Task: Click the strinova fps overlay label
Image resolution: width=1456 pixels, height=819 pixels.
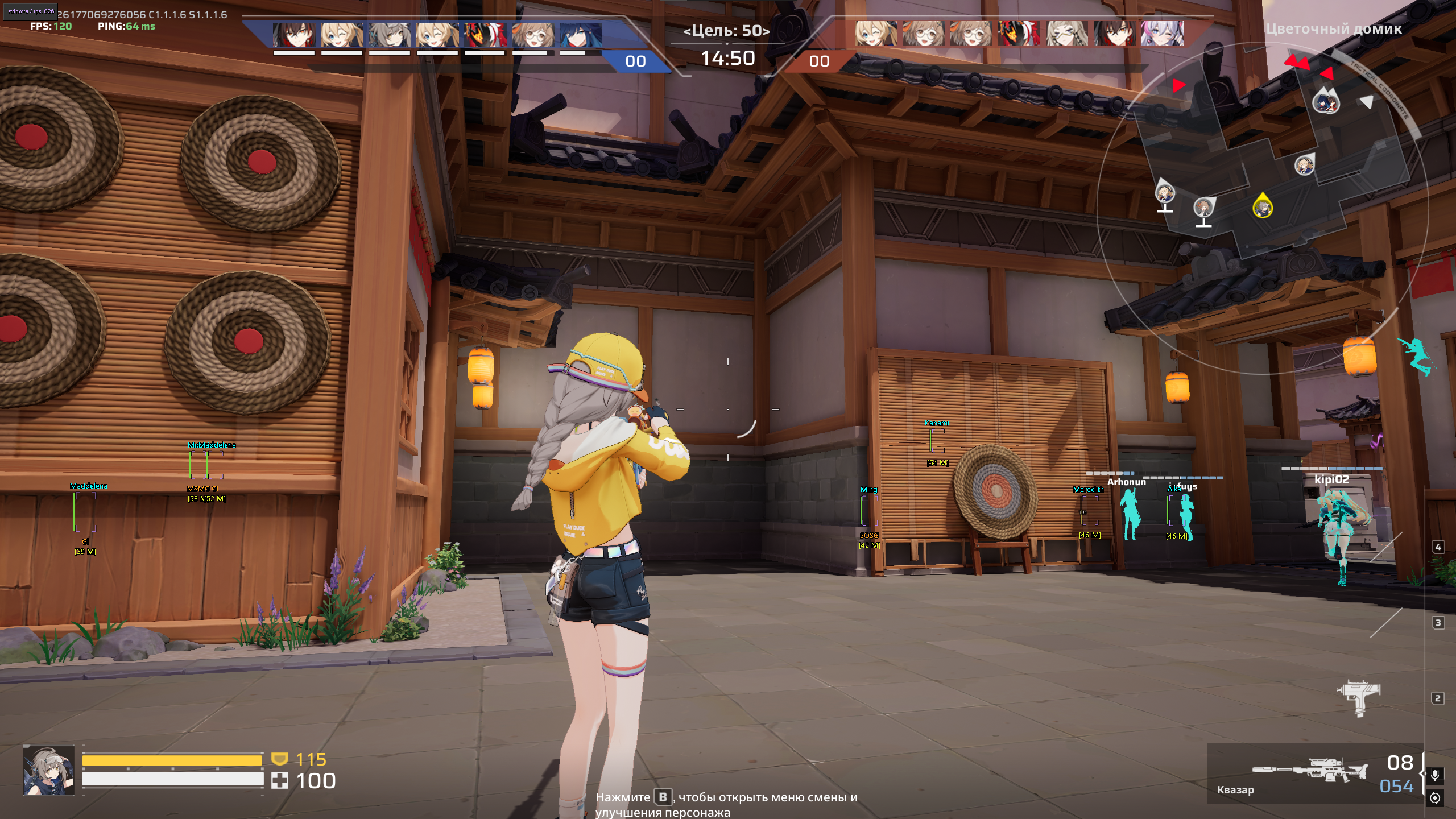Action: (31, 11)
